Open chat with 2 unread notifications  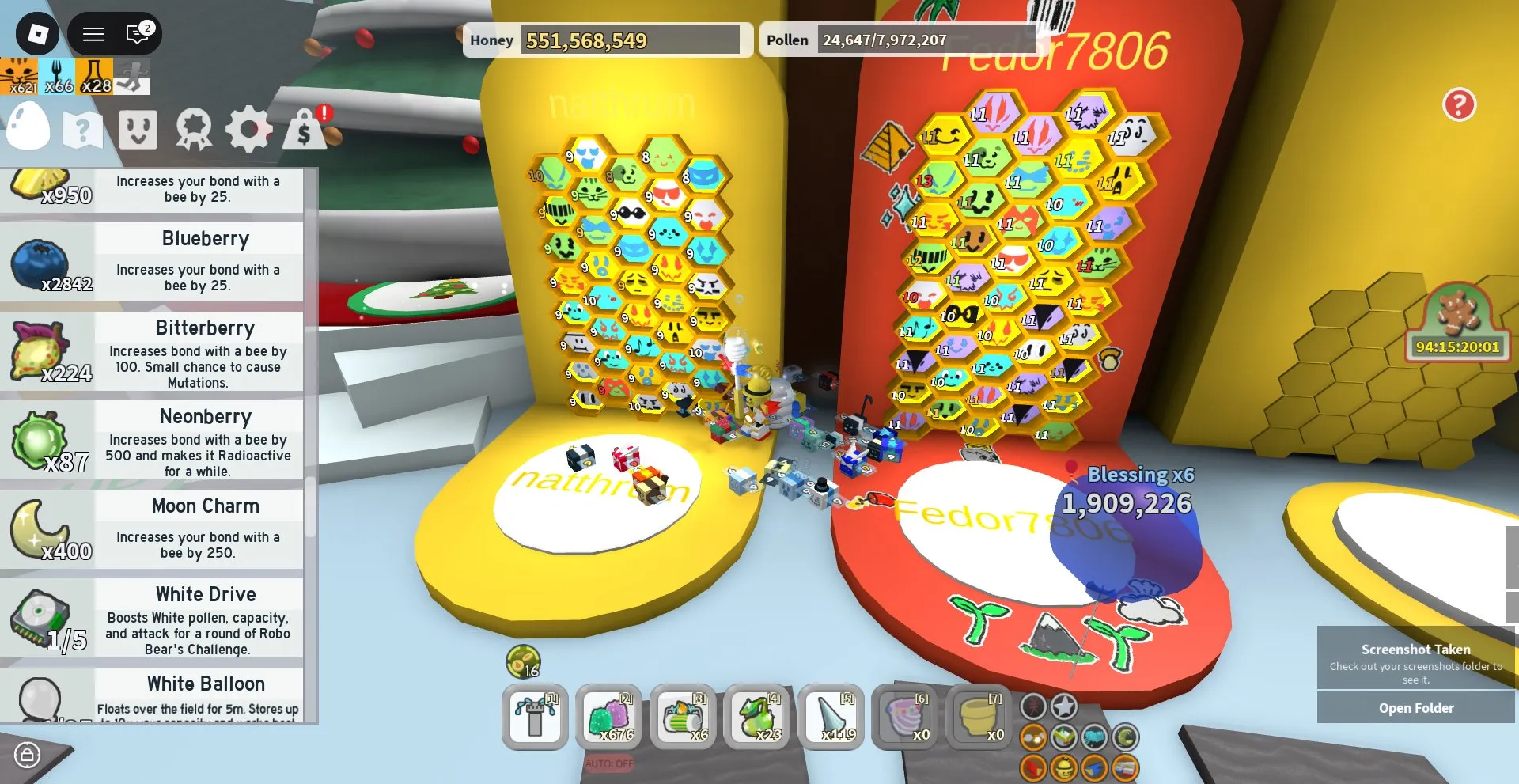point(136,34)
